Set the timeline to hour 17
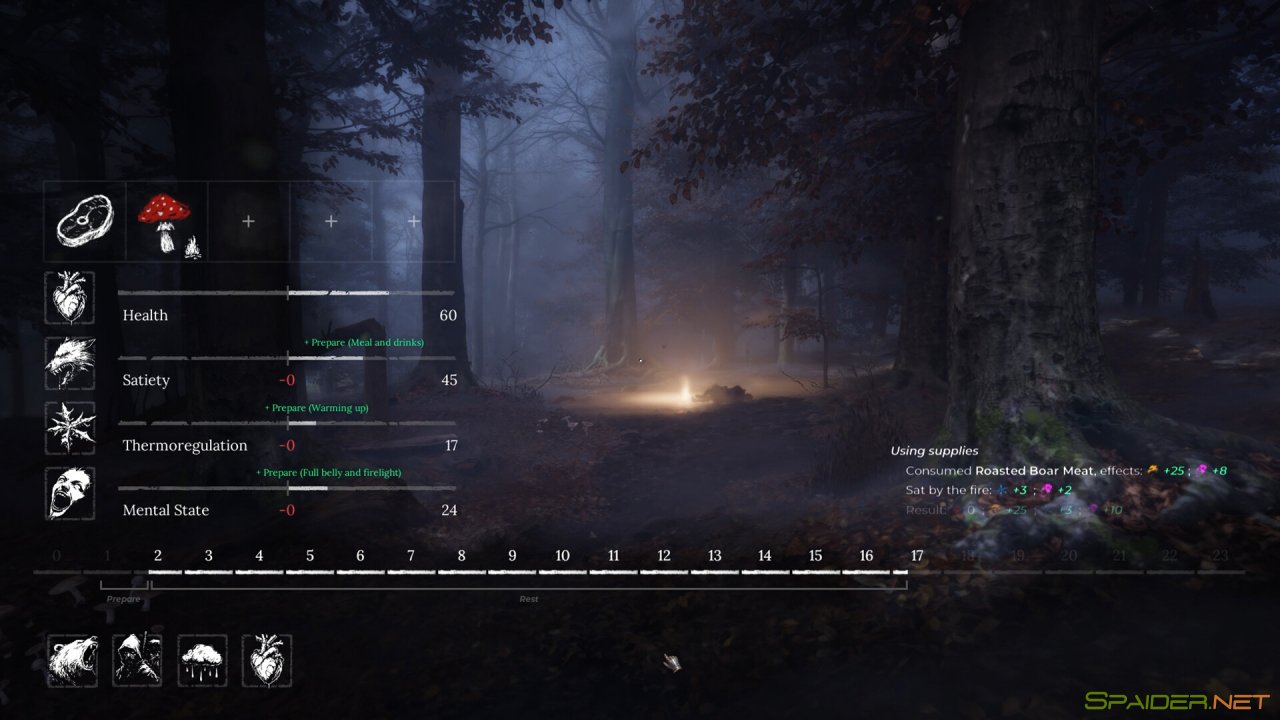Viewport: 1280px width, 720px height. click(917, 557)
